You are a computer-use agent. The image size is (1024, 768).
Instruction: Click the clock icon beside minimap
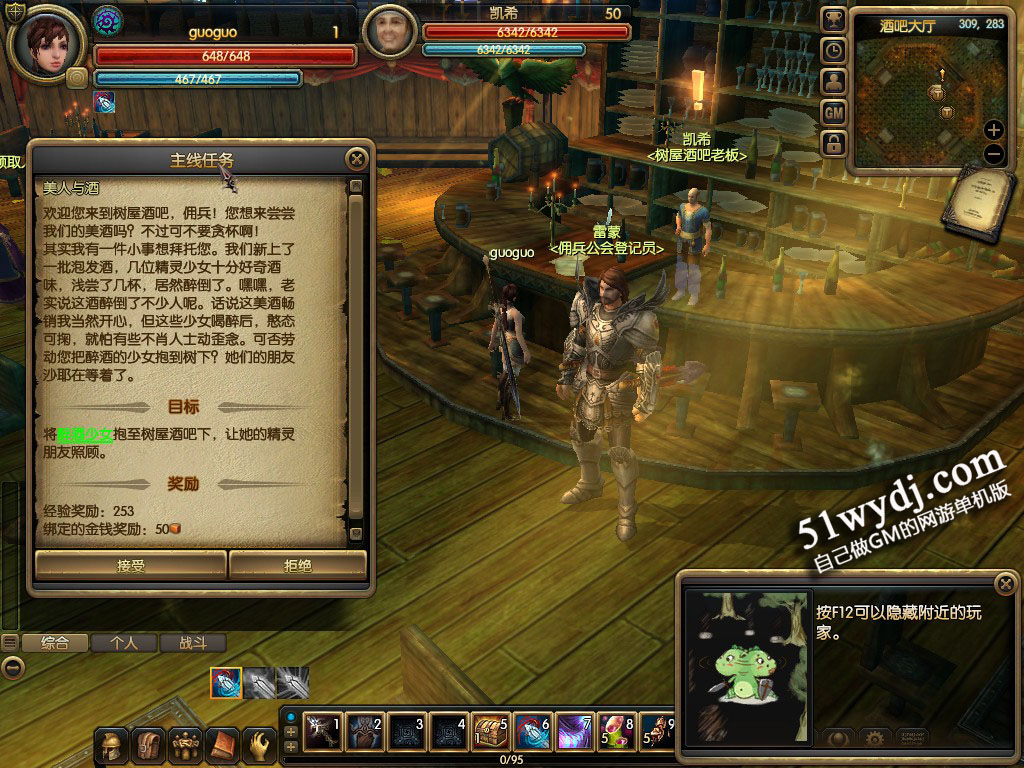(833, 51)
